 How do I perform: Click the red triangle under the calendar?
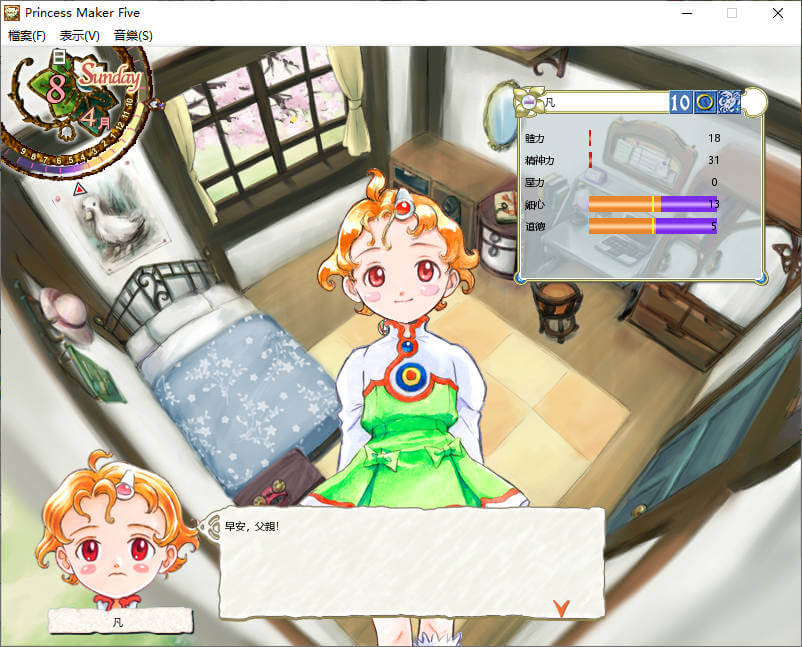(x=80, y=189)
